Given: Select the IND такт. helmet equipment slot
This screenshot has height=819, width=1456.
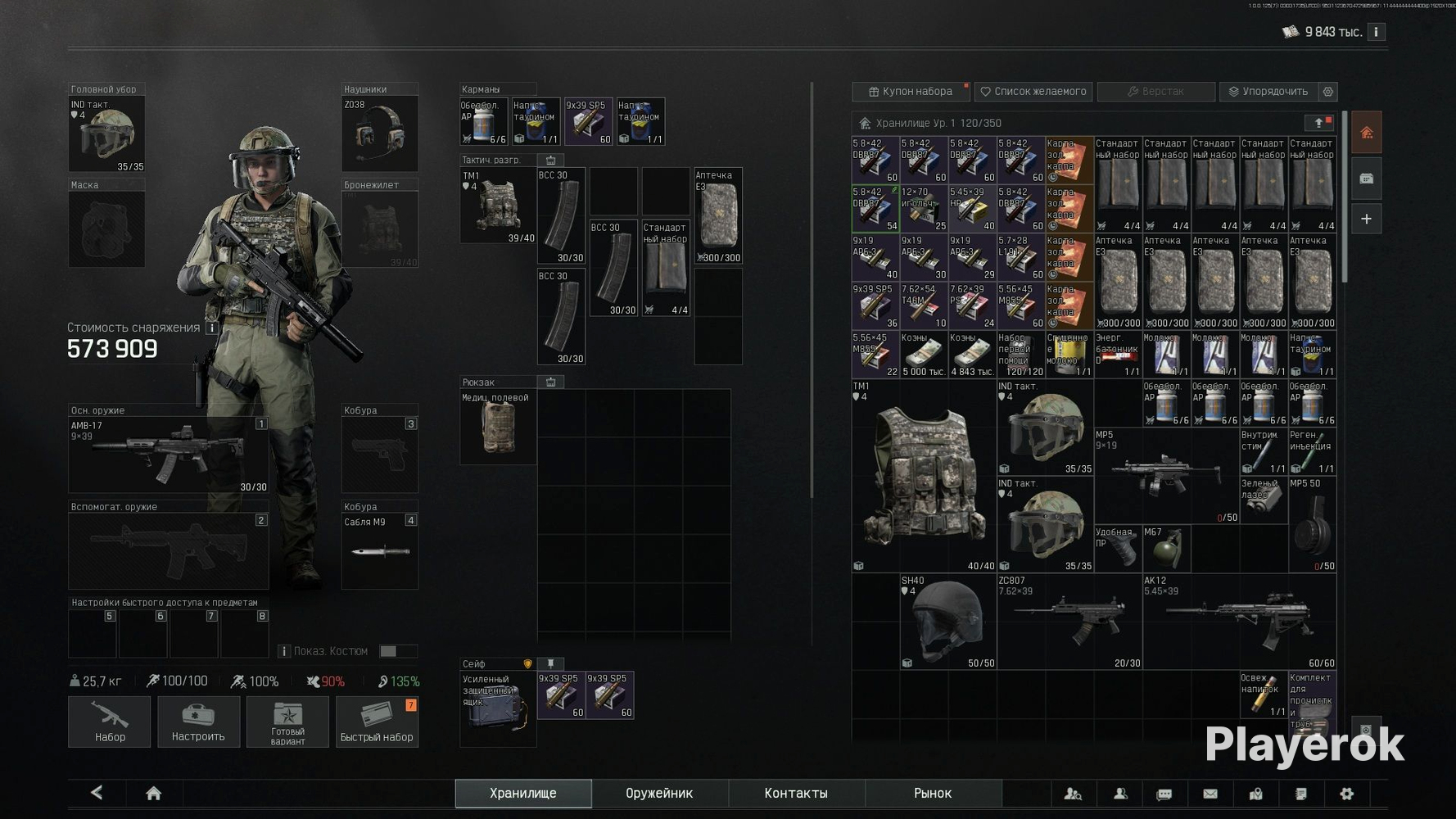Looking at the screenshot, I should click(106, 134).
